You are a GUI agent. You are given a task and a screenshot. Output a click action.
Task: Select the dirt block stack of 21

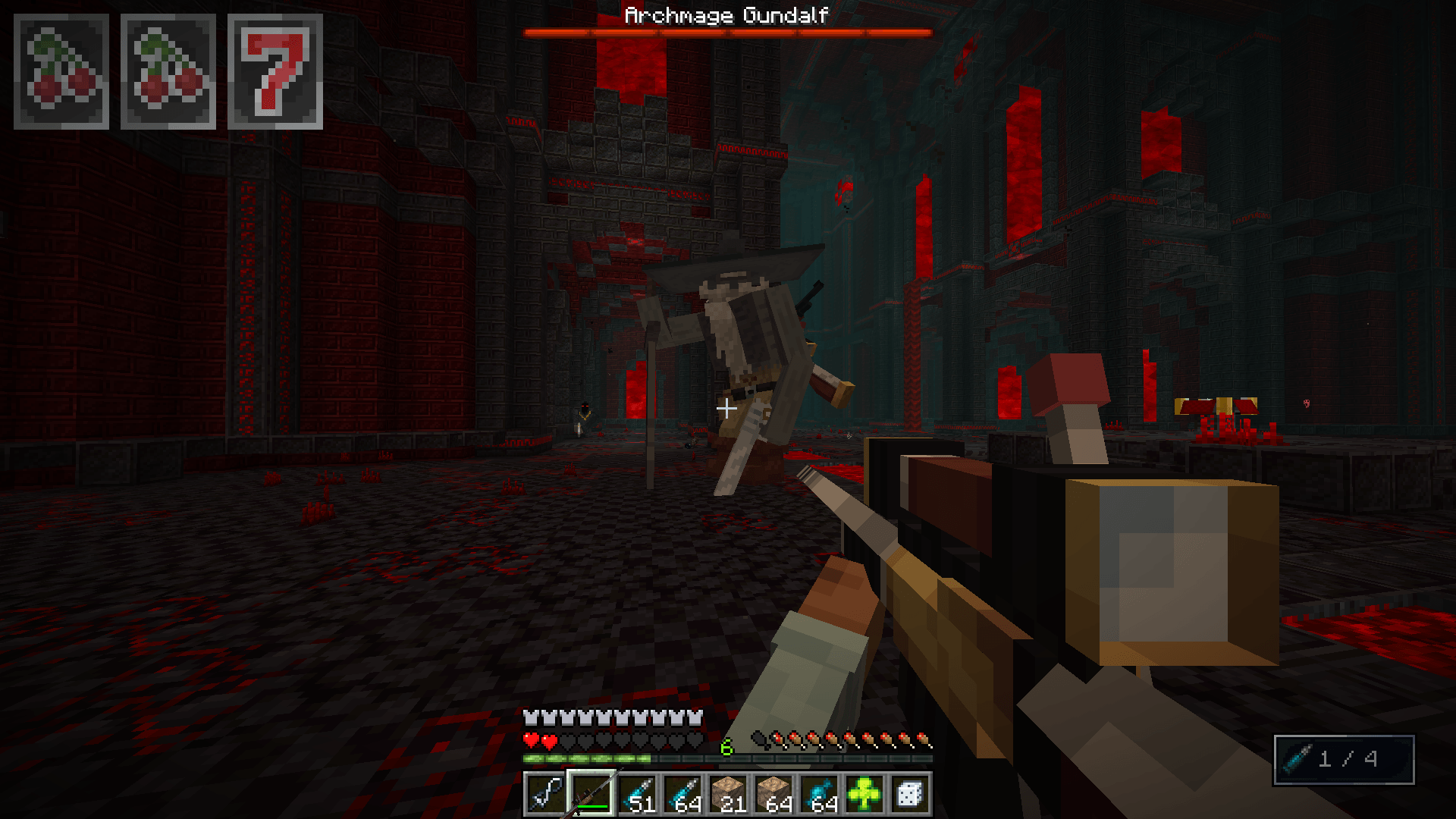point(729,794)
